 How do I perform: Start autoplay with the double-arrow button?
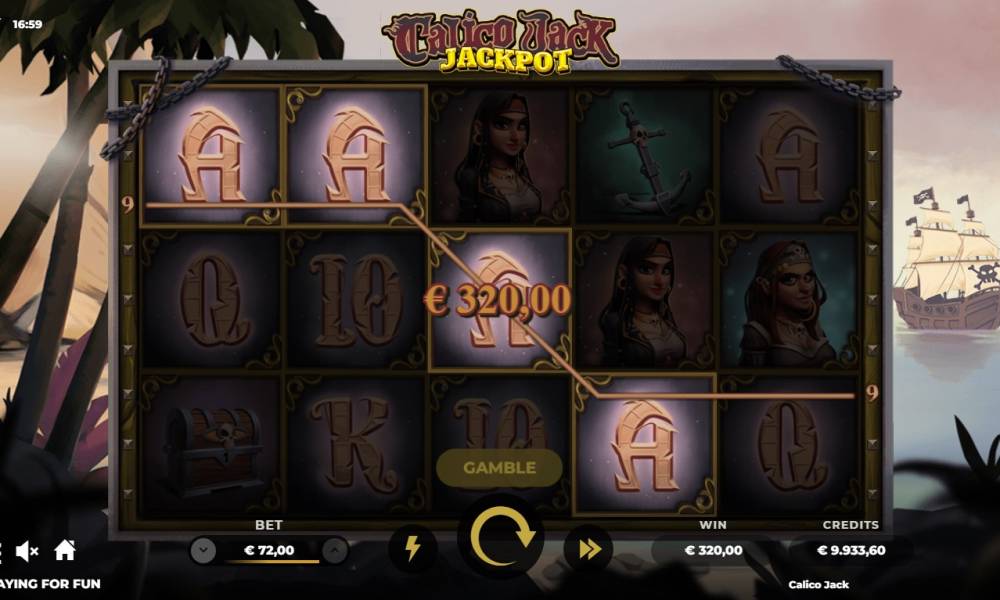(588, 548)
